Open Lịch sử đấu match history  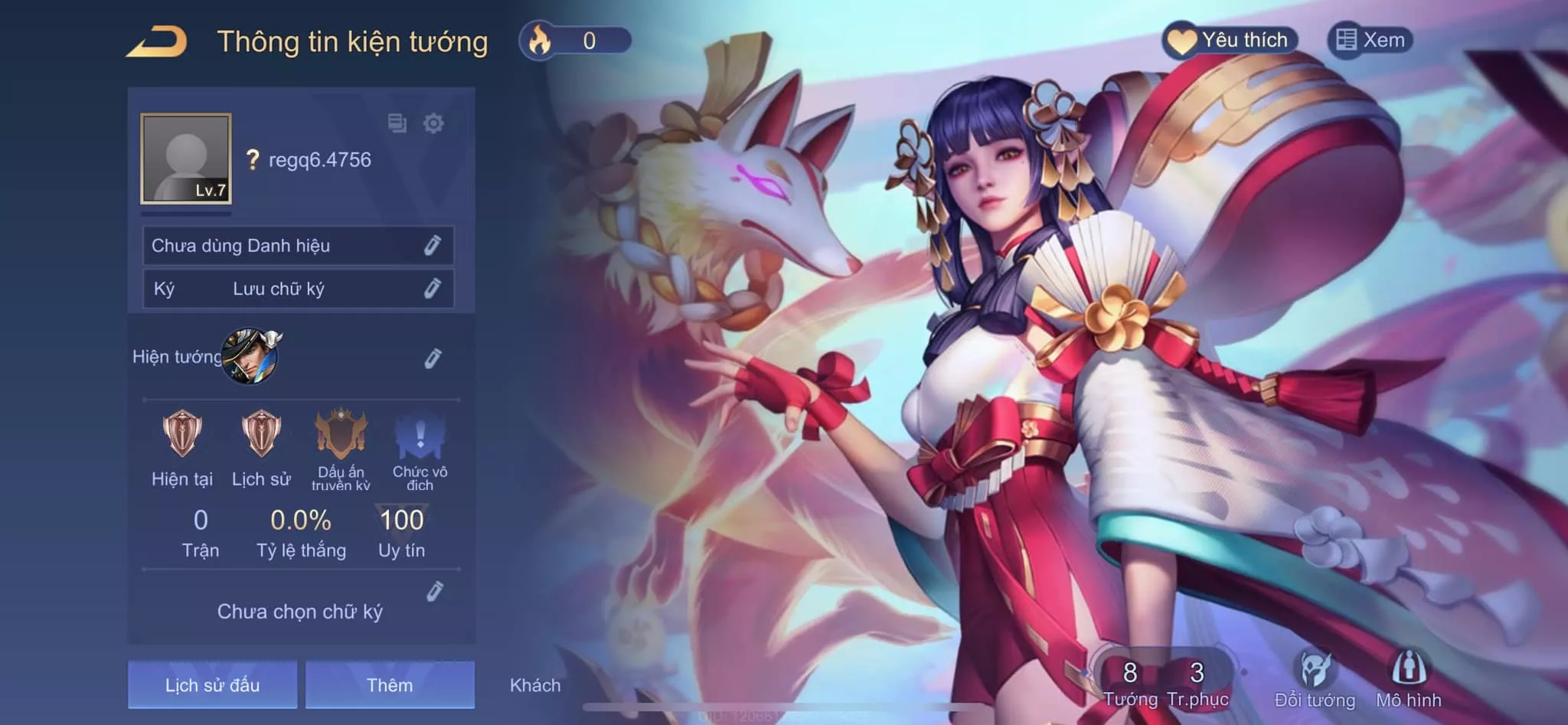[x=212, y=684]
